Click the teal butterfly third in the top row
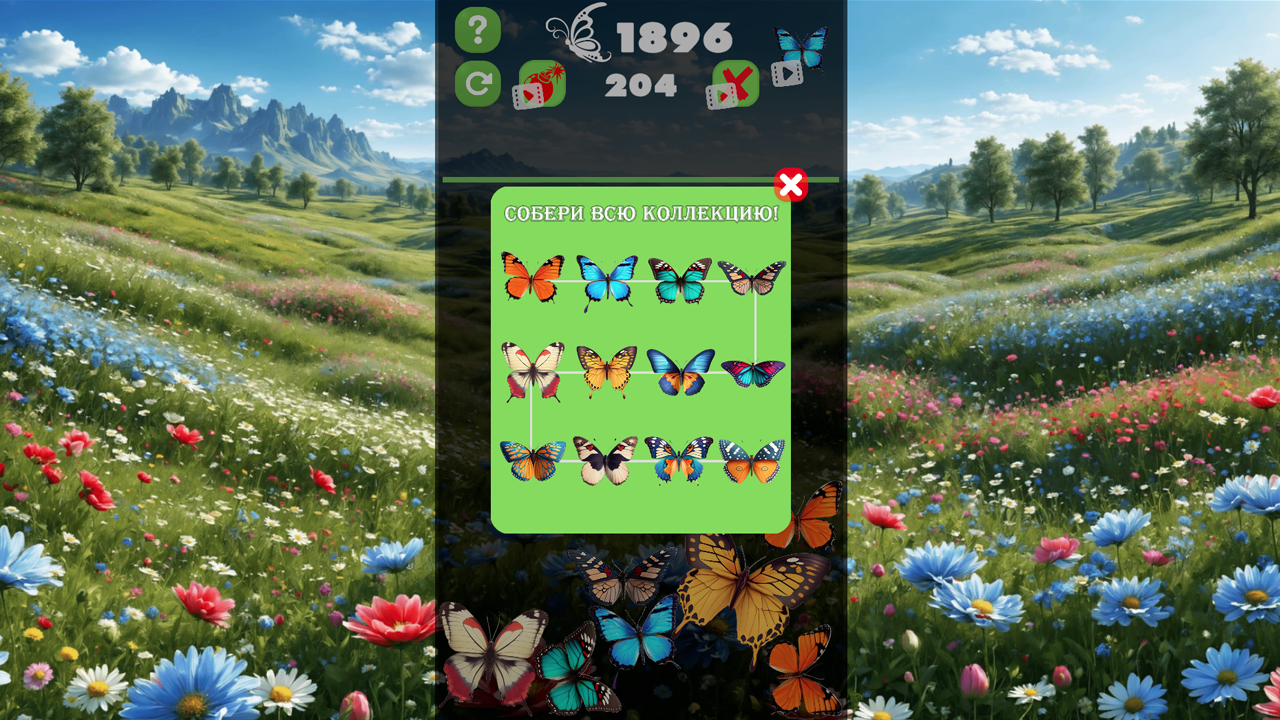 (679, 280)
